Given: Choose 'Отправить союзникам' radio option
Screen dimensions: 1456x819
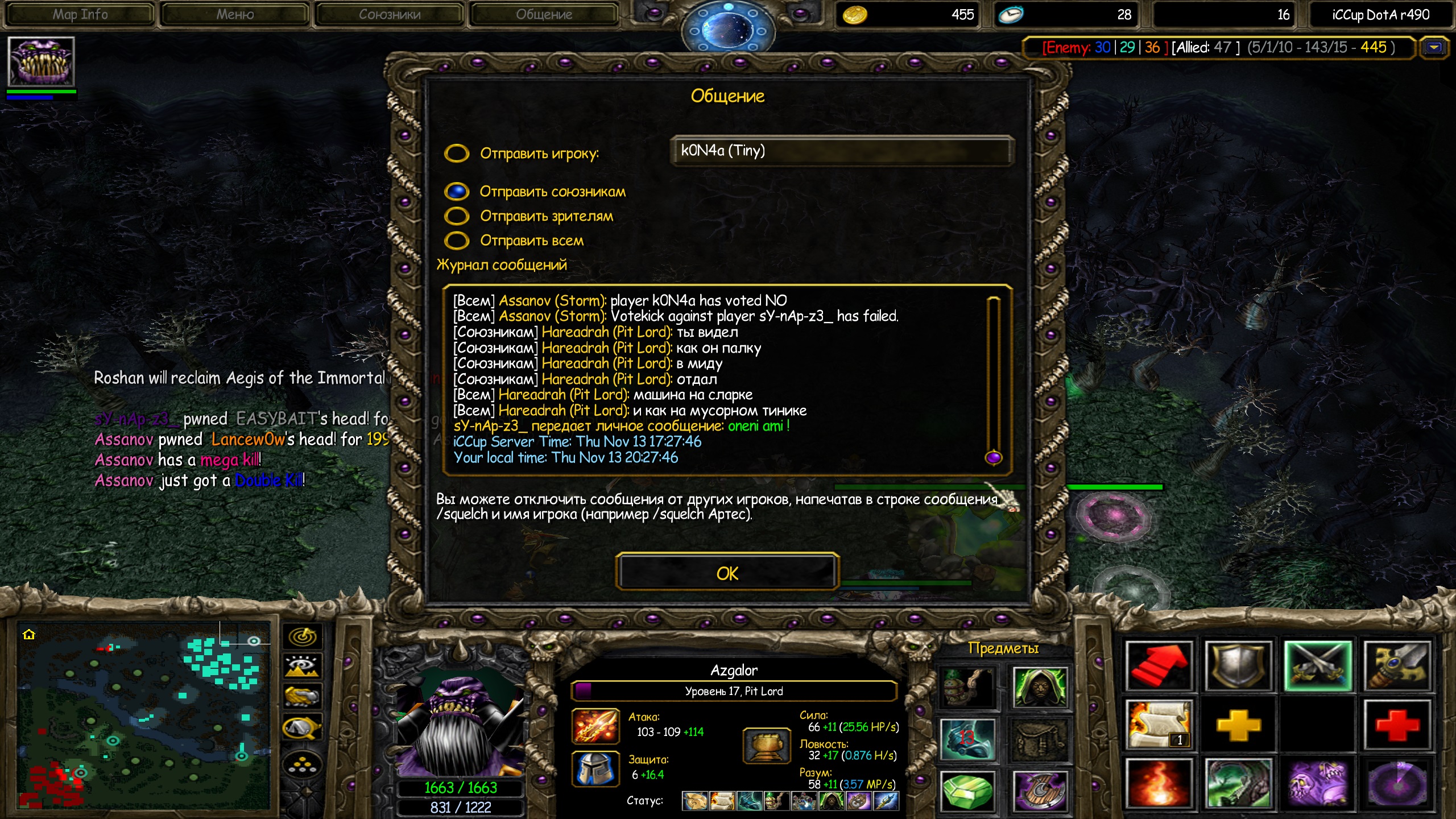Looking at the screenshot, I should click(x=457, y=192).
